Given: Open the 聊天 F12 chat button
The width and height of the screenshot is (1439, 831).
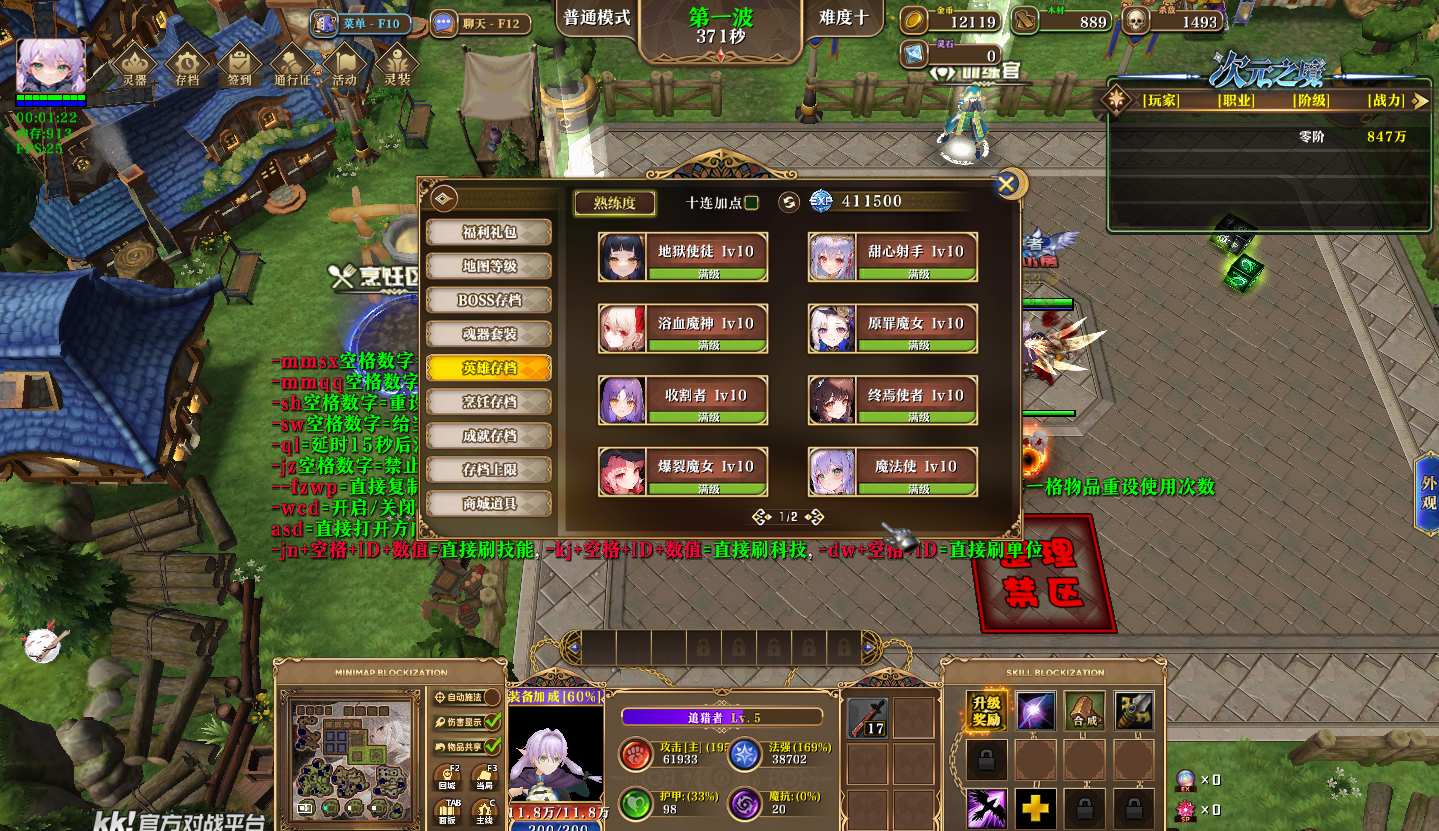Looking at the screenshot, I should (479, 23).
